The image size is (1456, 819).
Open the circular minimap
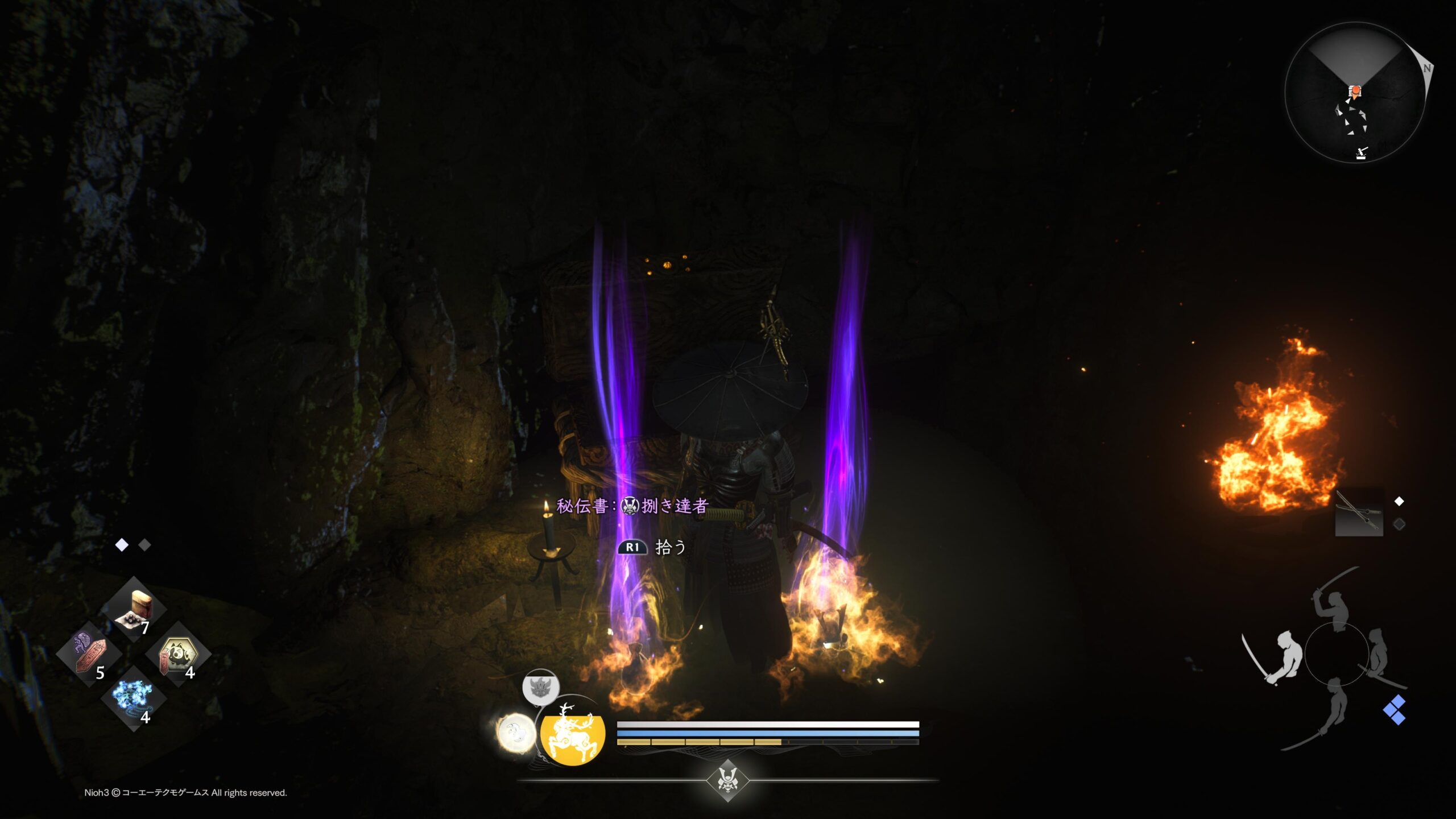coord(1355,93)
